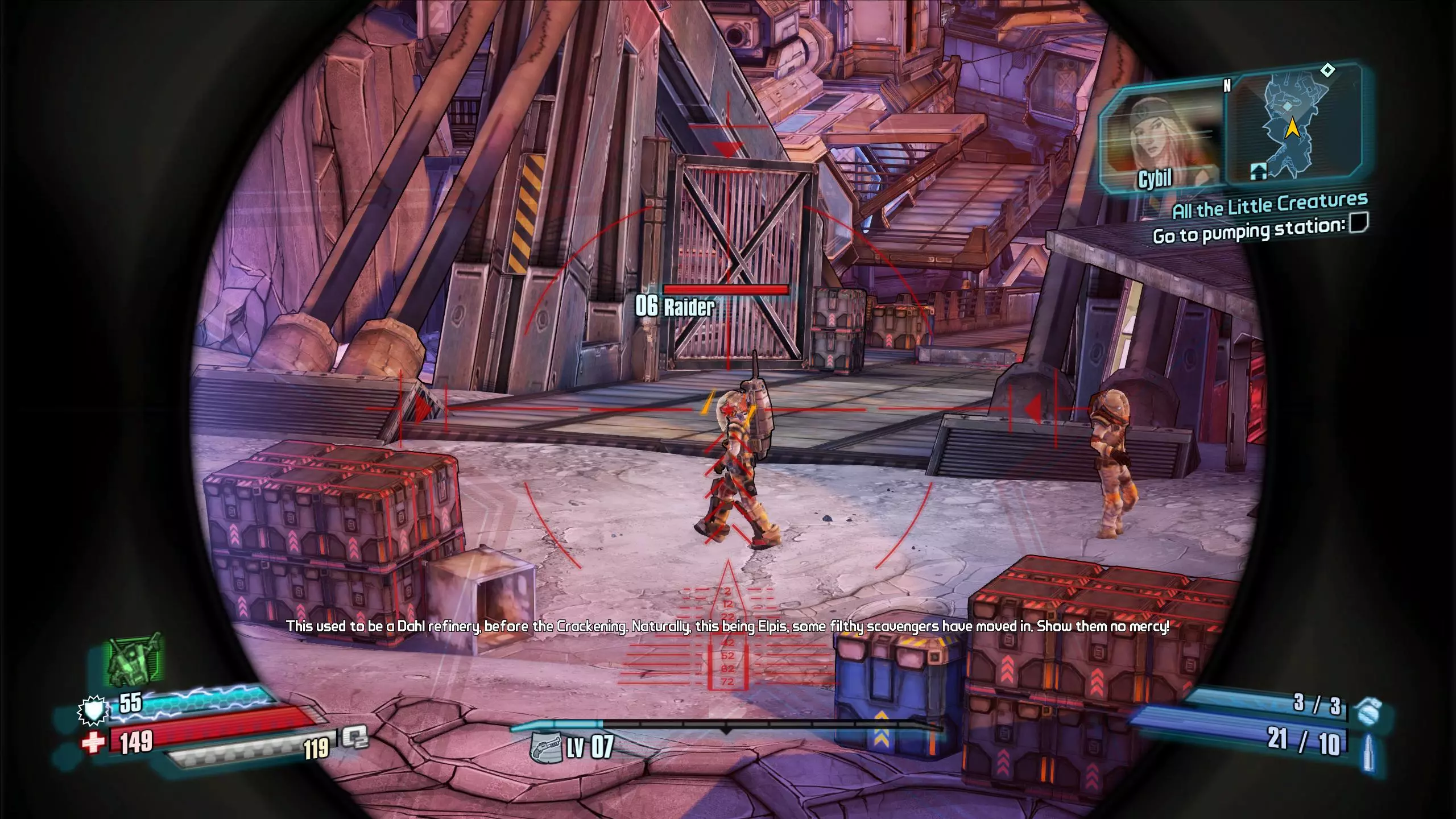
Task: Click the house marker on the minimap
Action: [x=1258, y=170]
